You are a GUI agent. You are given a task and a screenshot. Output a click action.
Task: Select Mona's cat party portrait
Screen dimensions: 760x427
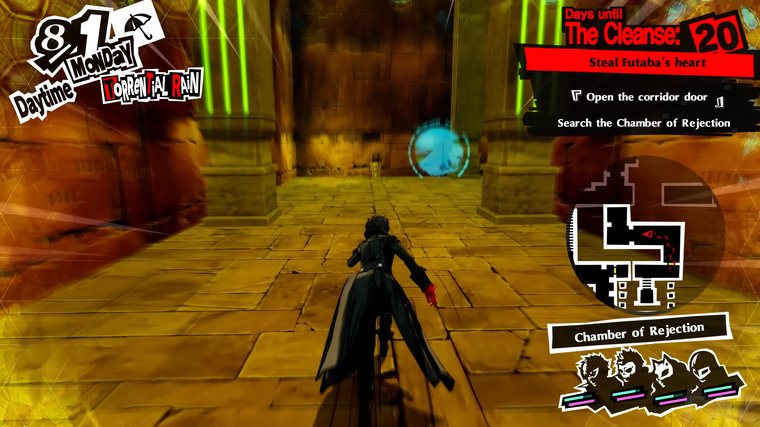[x=663, y=375]
